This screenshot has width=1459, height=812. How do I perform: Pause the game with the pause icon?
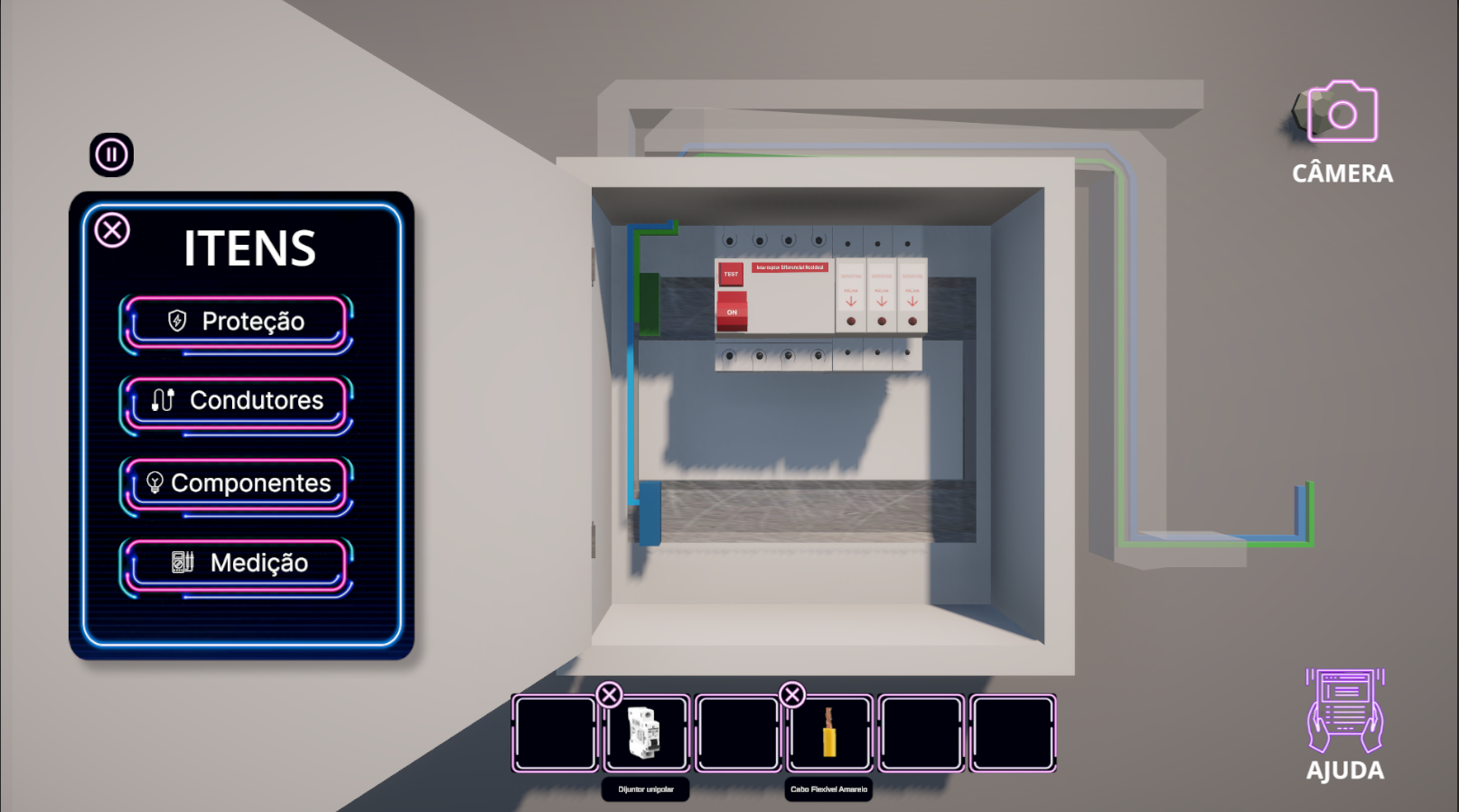(x=112, y=154)
